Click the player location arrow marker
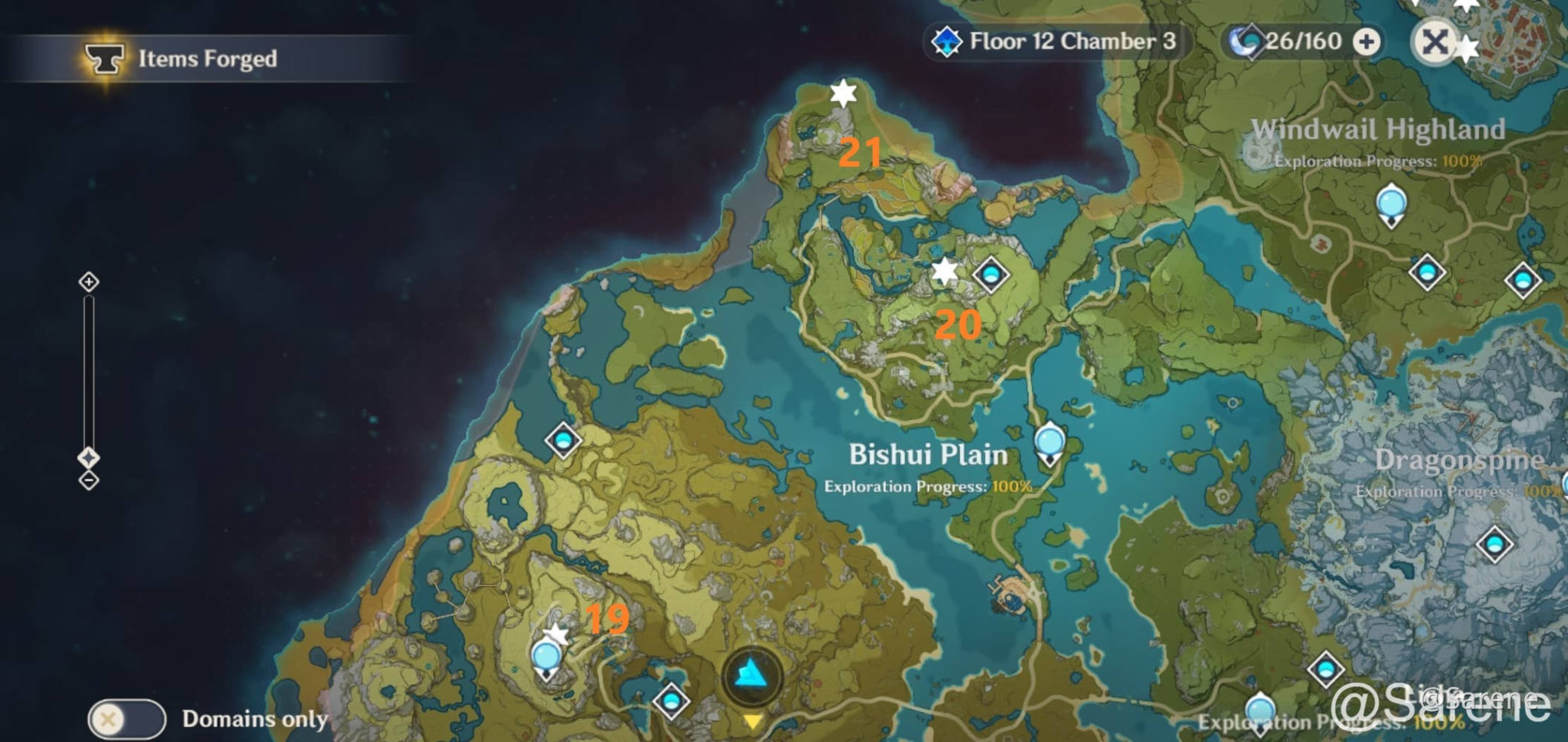 point(751,675)
